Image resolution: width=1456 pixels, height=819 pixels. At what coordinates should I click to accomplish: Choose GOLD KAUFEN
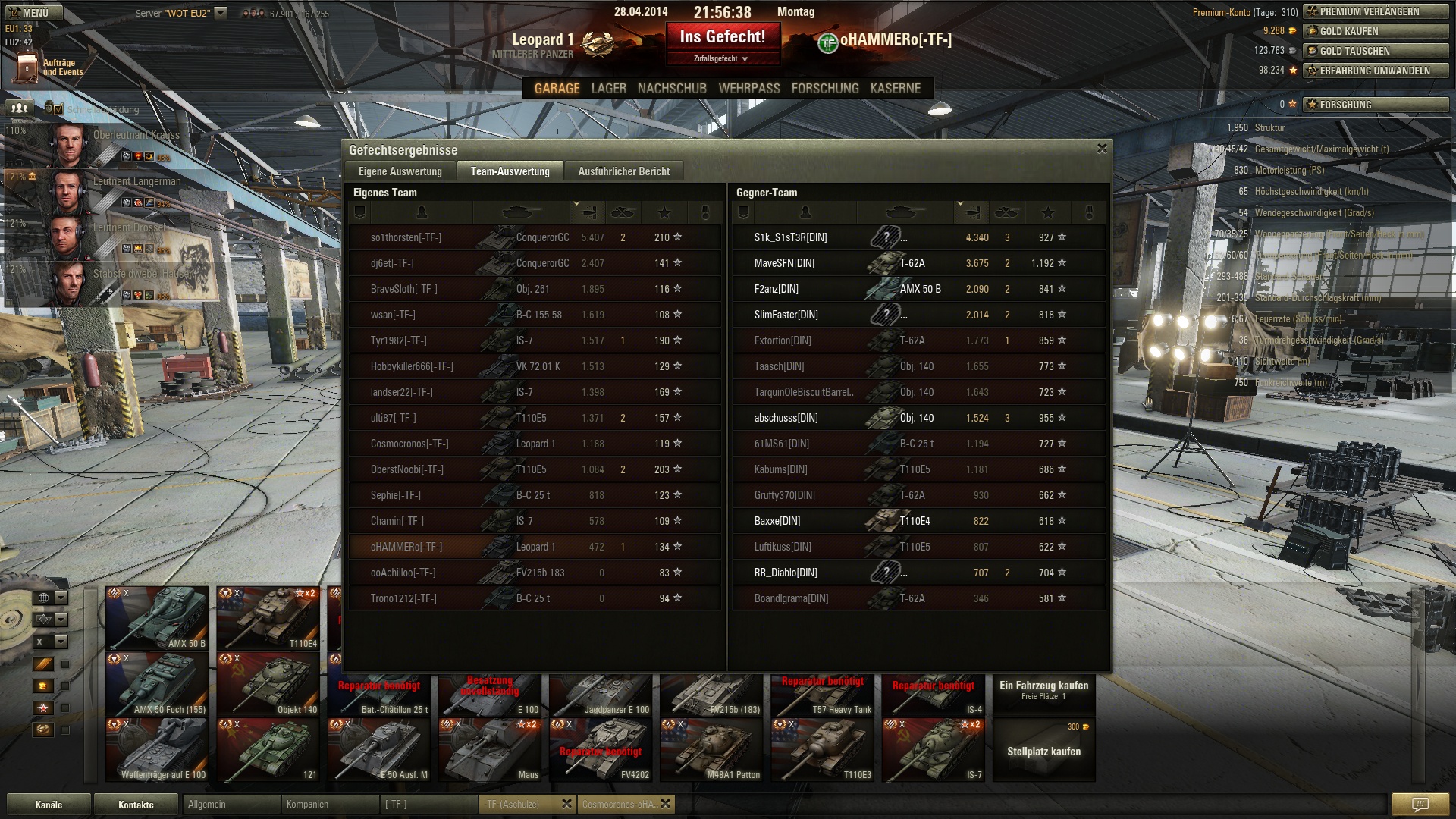[1375, 31]
